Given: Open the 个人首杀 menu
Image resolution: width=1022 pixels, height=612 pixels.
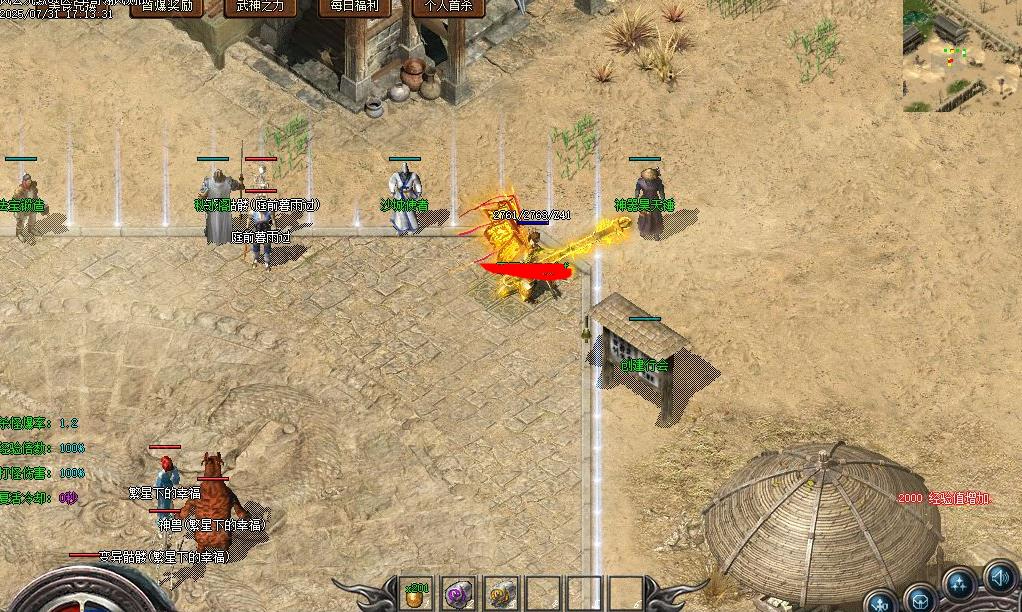Looking at the screenshot, I should coord(448,8).
